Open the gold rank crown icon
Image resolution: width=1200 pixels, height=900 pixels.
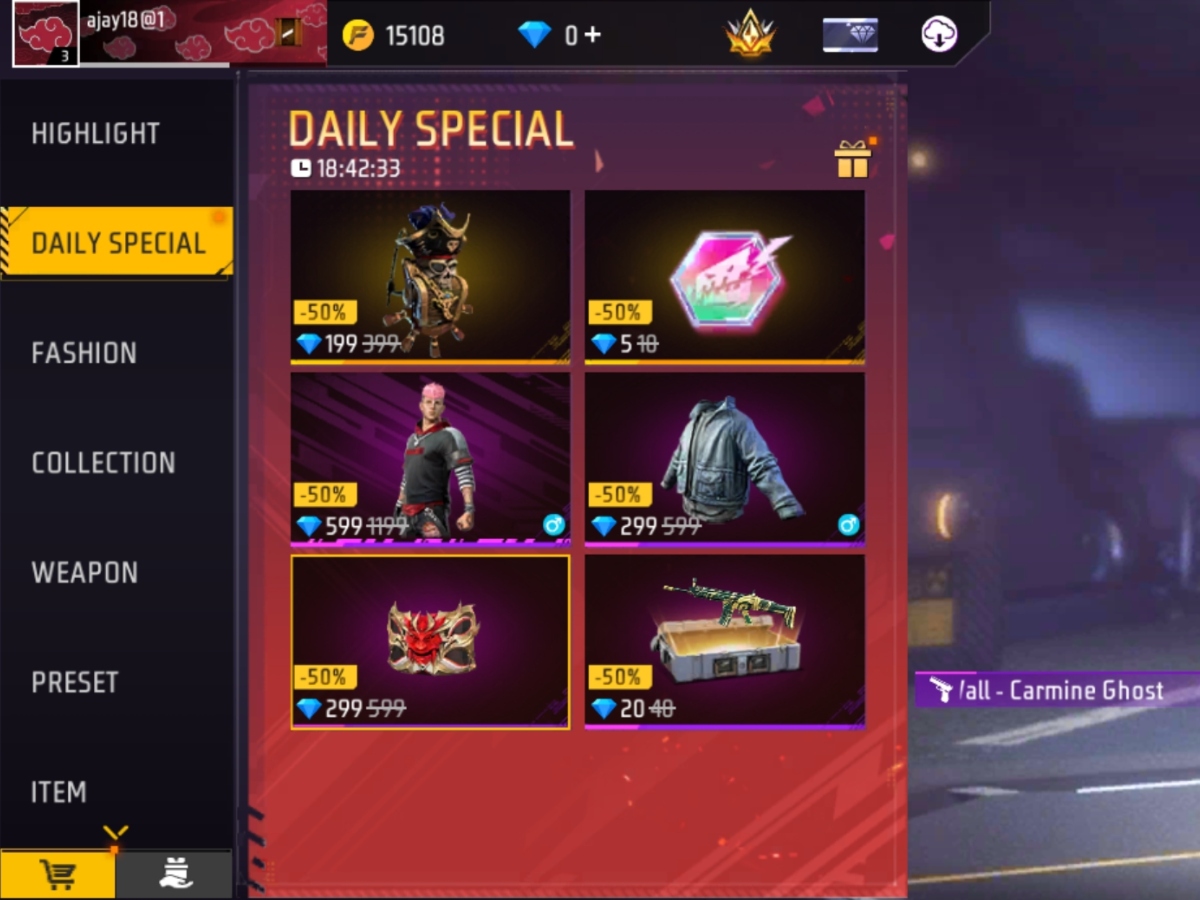tap(749, 35)
